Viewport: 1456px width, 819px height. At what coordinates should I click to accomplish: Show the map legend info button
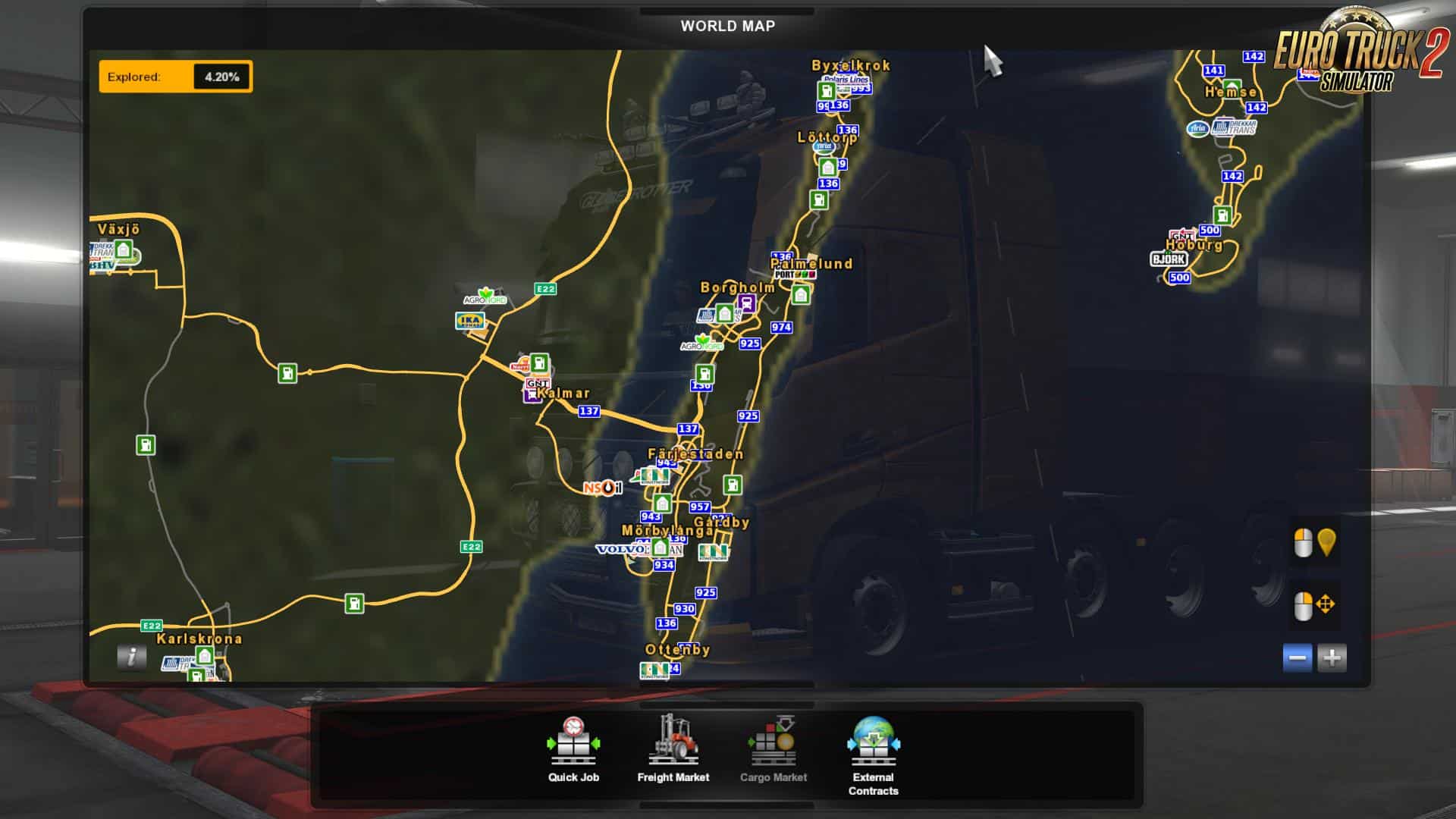[131, 657]
